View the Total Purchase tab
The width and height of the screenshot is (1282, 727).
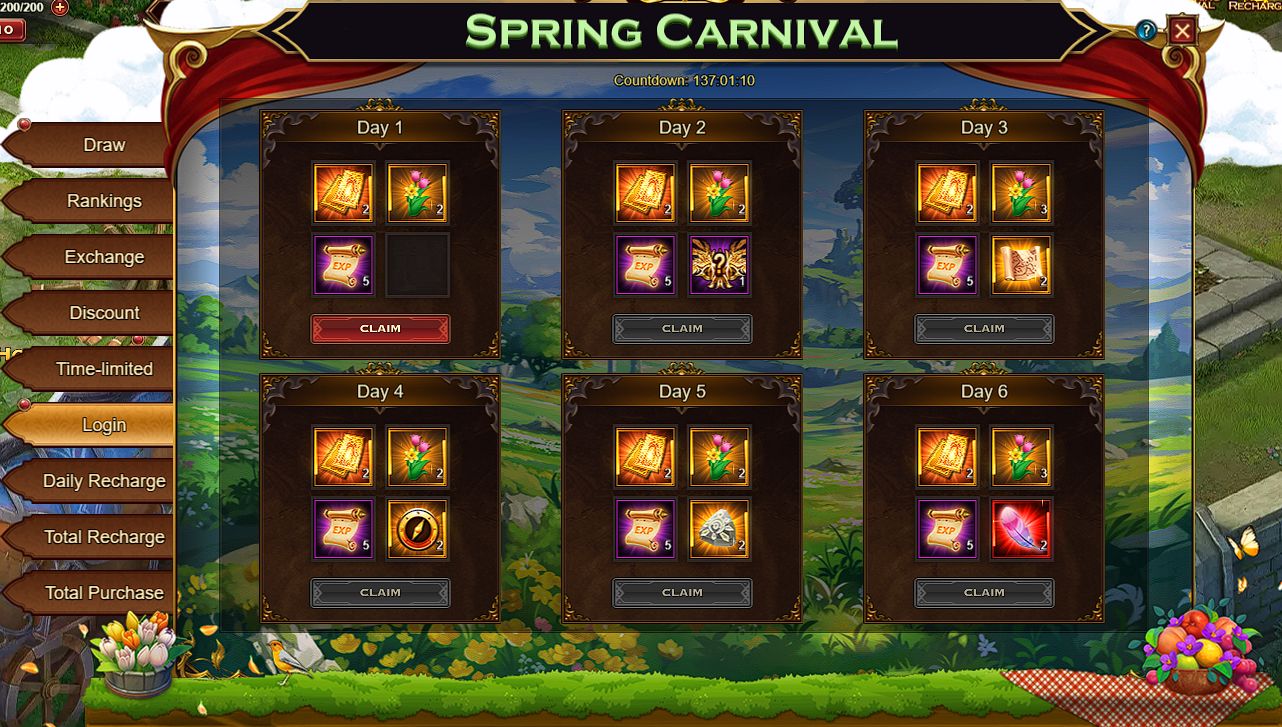(x=104, y=593)
